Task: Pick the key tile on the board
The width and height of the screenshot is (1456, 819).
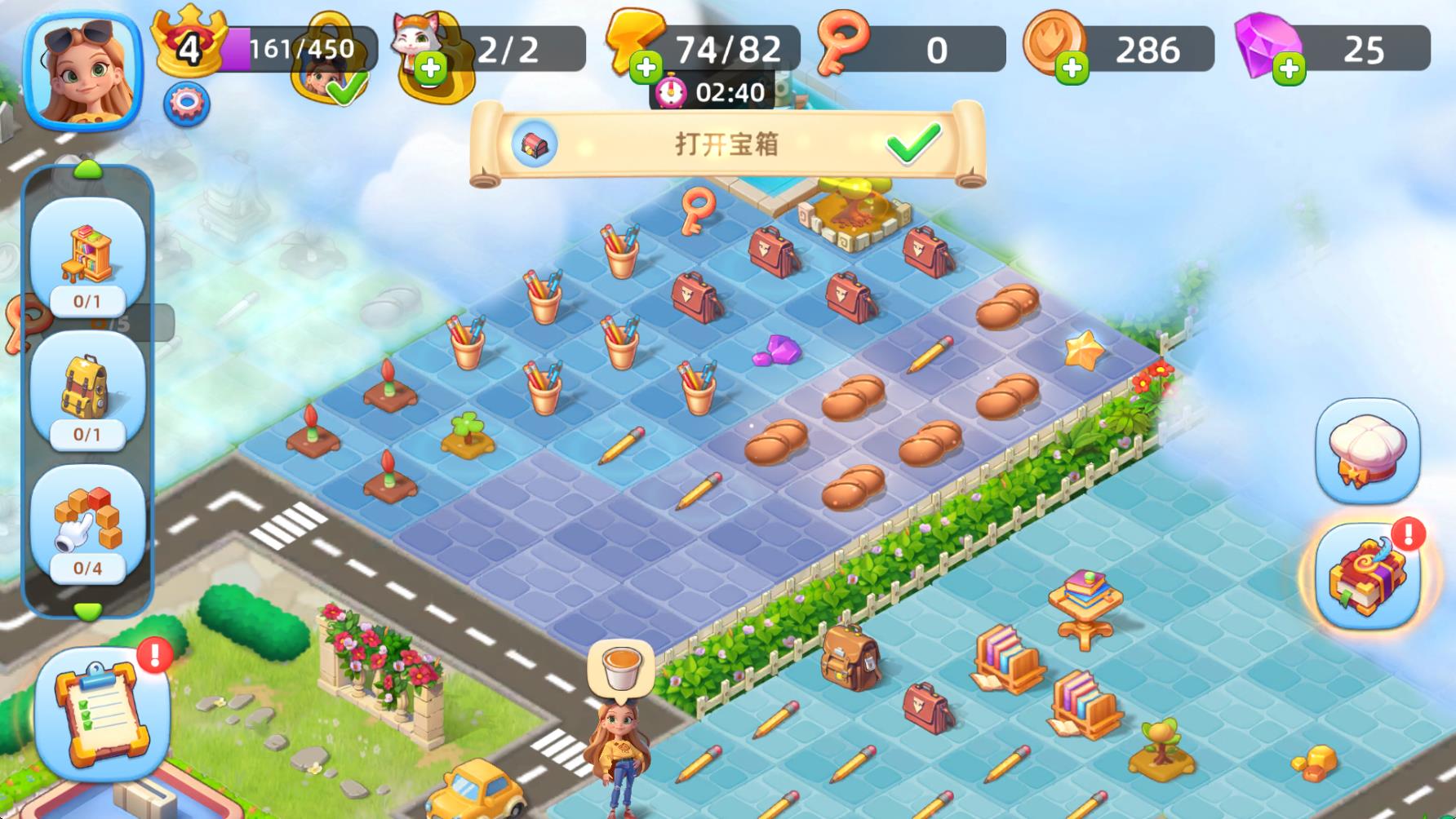Action: [x=698, y=210]
